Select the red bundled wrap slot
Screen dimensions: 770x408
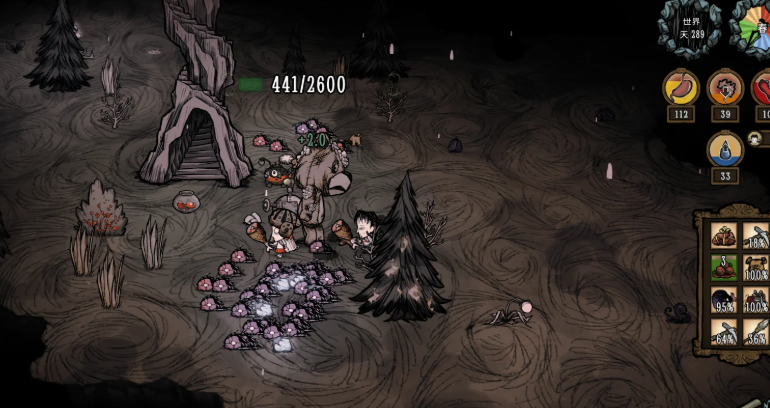pyautogui.click(x=724, y=236)
